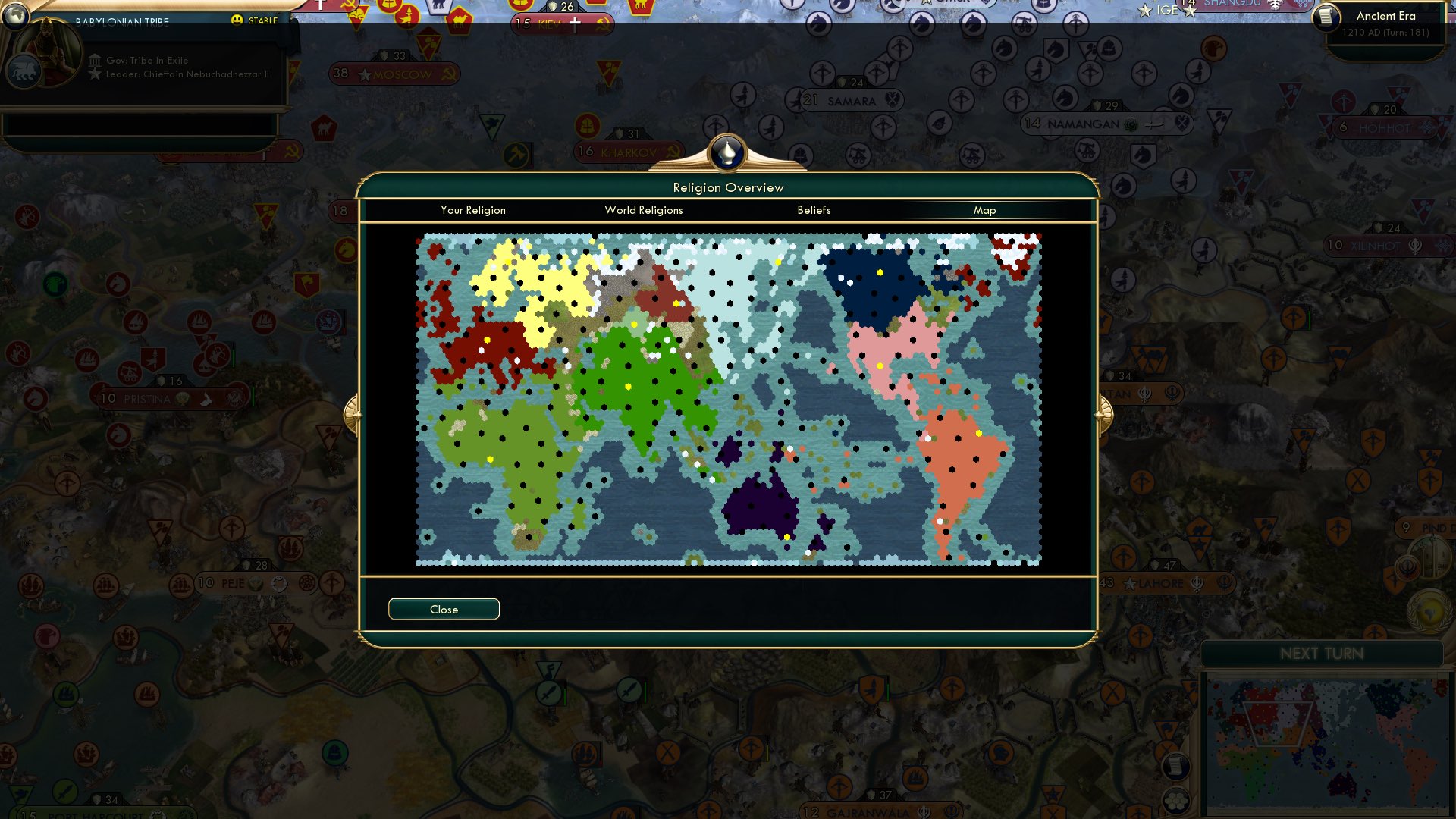This screenshot has width=1456, height=819.
Task: Close the Religion Overview dialog
Action: (x=444, y=608)
